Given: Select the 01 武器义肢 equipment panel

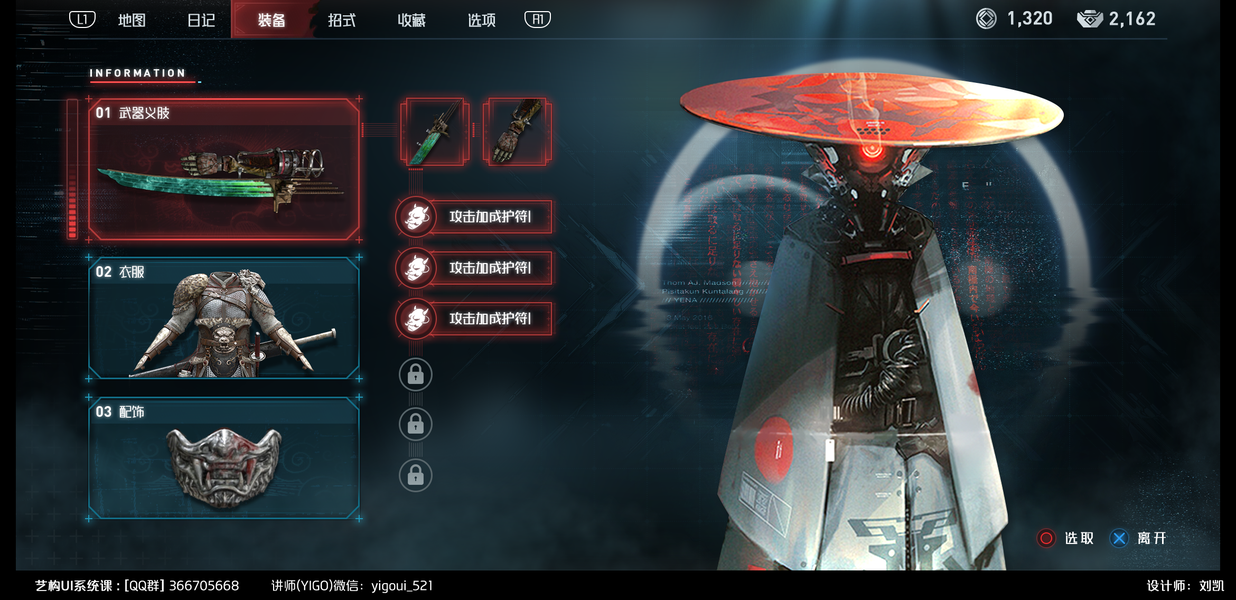Looking at the screenshot, I should (224, 170).
